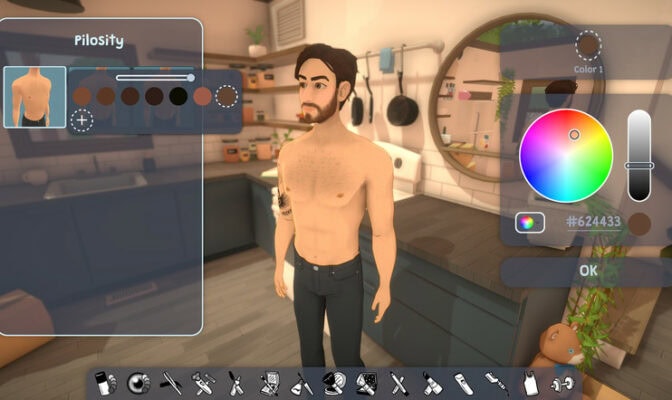The image size is (672, 400).
Task: Choose the salmon pink color swatch
Action: tap(202, 96)
